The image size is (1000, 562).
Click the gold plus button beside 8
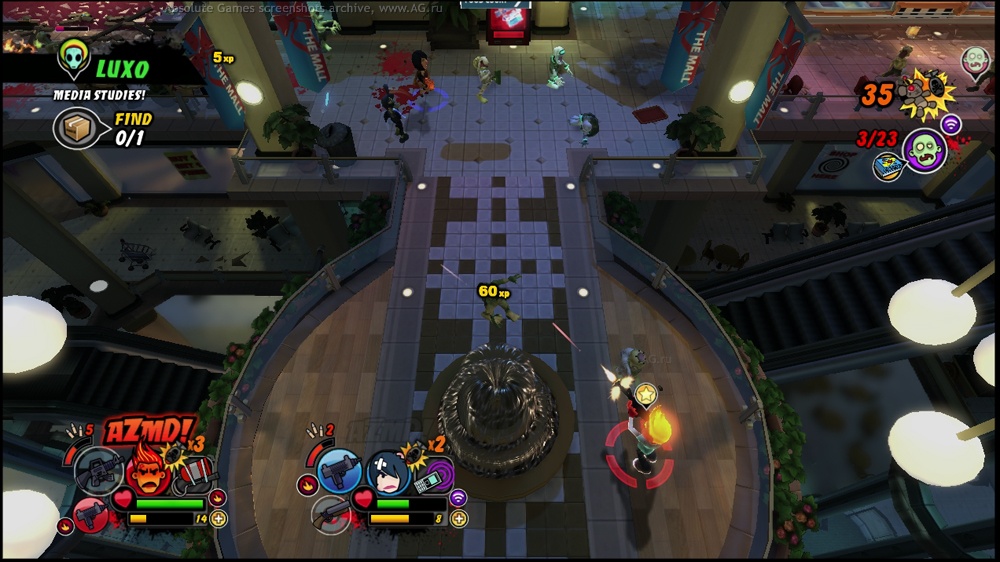[459, 518]
